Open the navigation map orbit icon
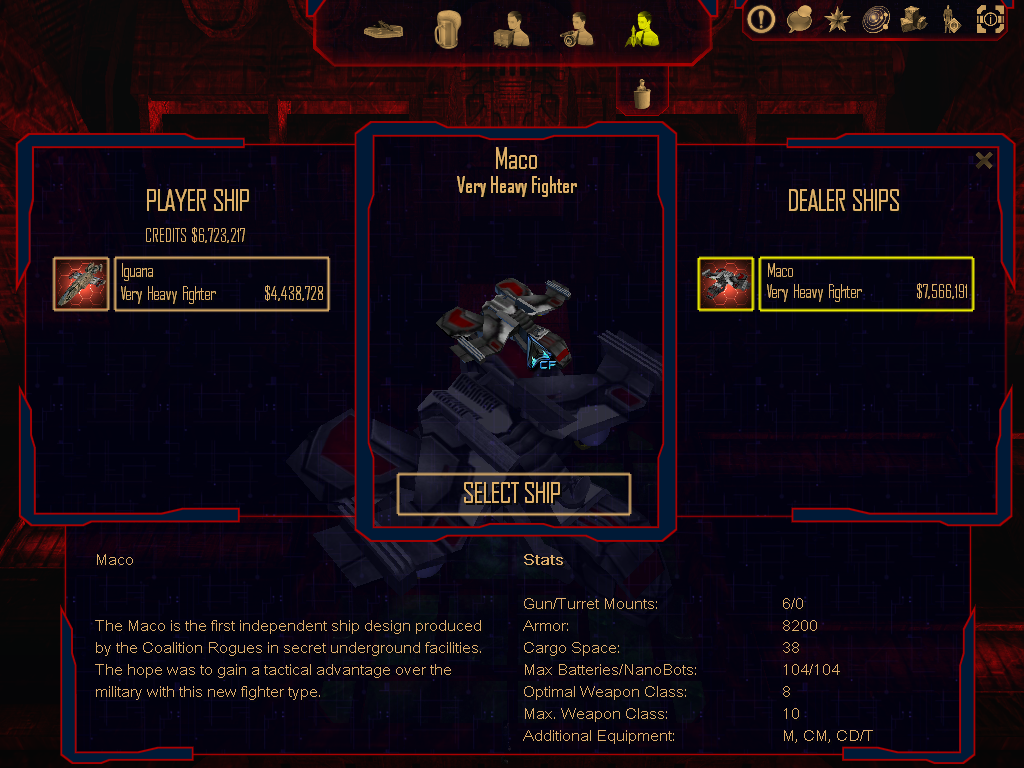Image resolution: width=1024 pixels, height=768 pixels. pos(874,18)
